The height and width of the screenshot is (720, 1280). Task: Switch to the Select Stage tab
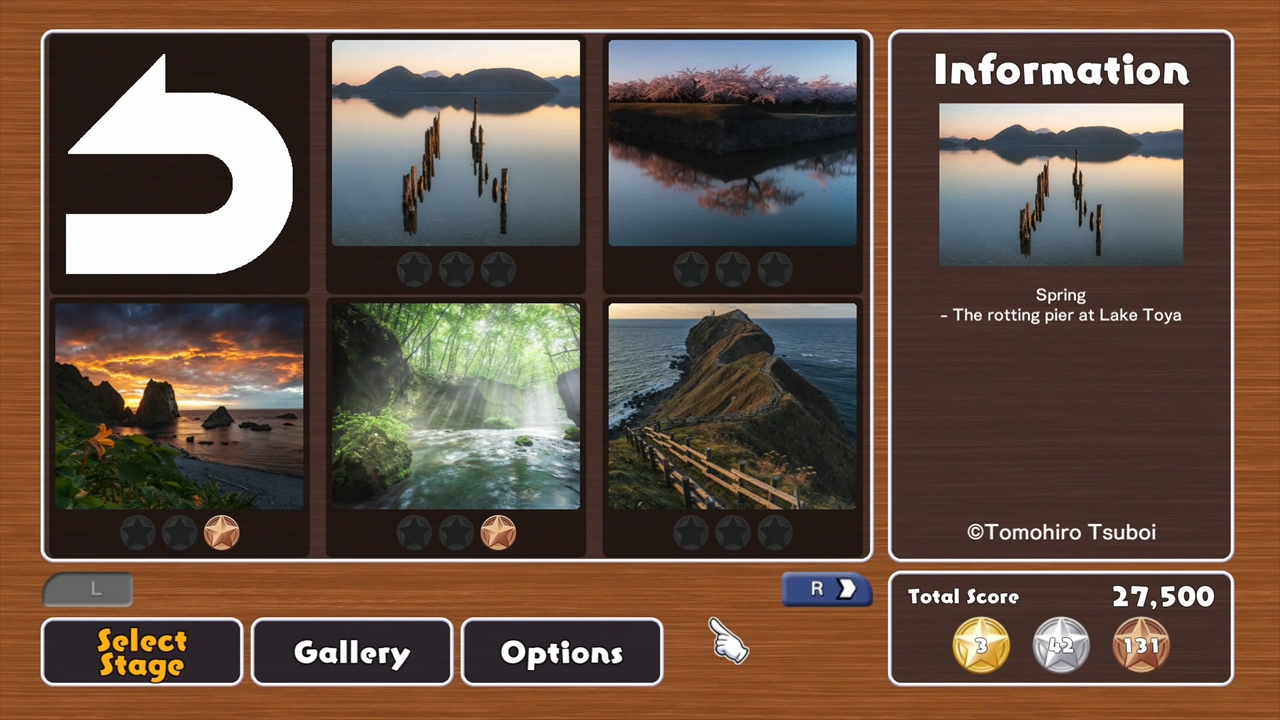coord(141,652)
